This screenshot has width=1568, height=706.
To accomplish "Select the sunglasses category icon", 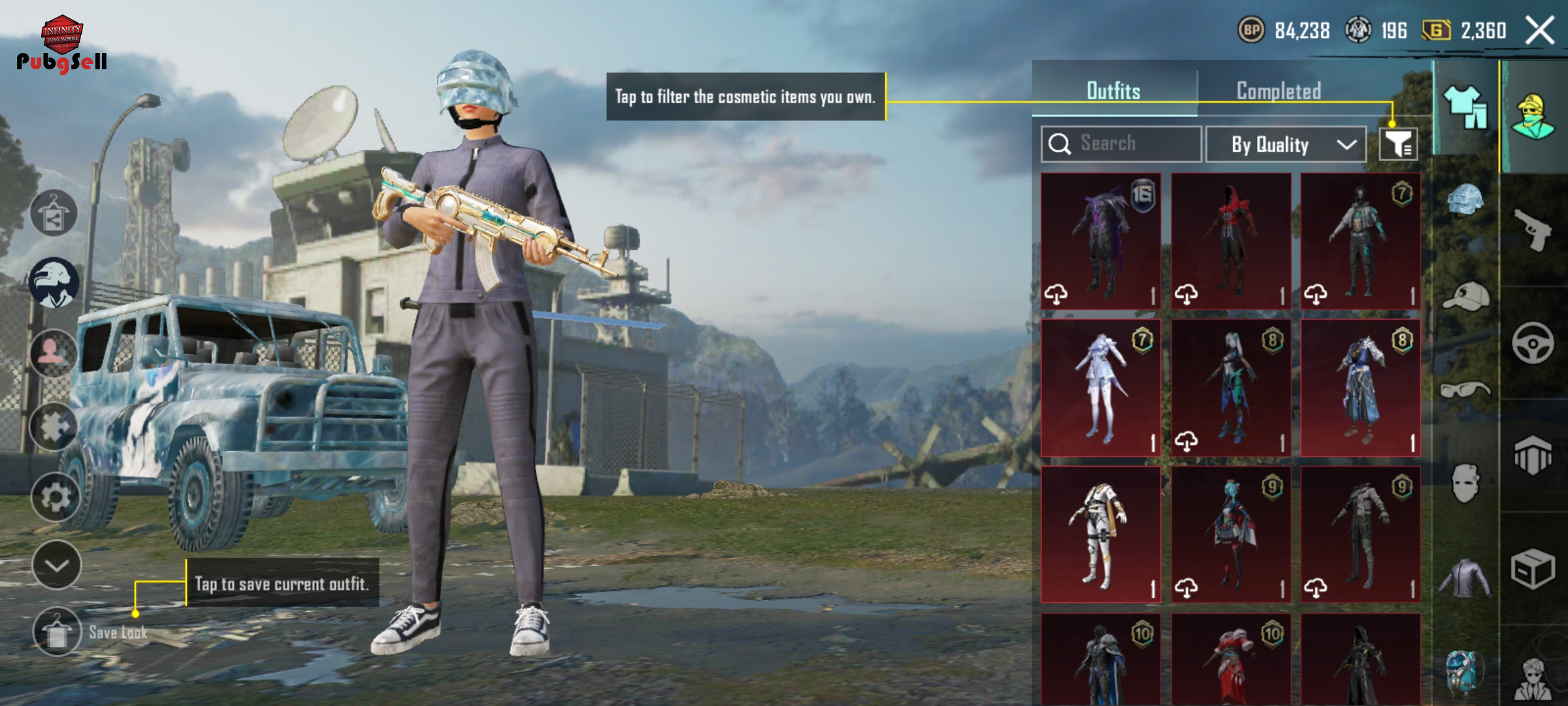I will [1465, 390].
